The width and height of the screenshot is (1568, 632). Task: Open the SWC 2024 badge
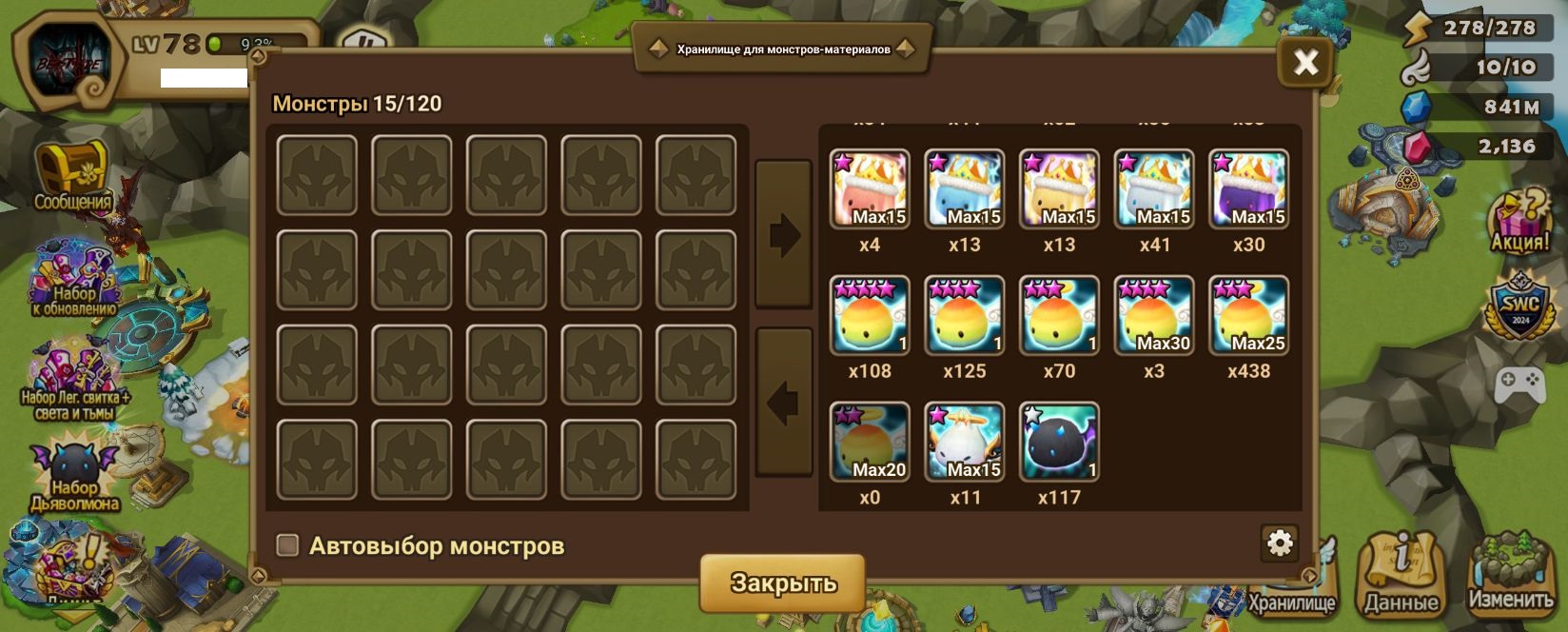1520,305
